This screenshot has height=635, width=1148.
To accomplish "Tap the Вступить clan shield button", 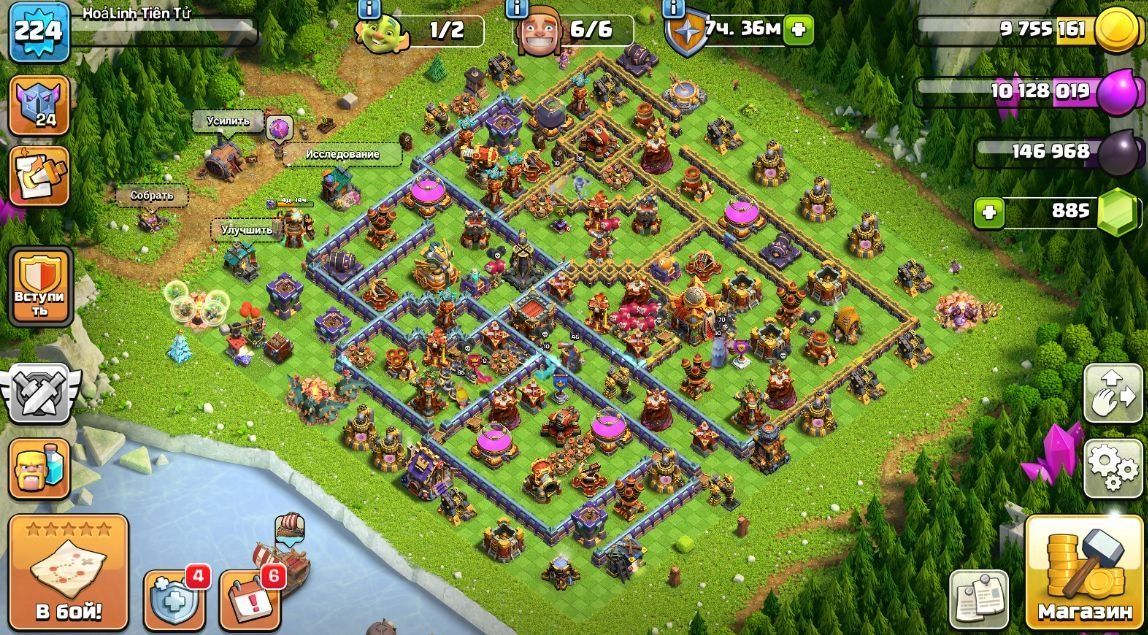I will (40, 285).
